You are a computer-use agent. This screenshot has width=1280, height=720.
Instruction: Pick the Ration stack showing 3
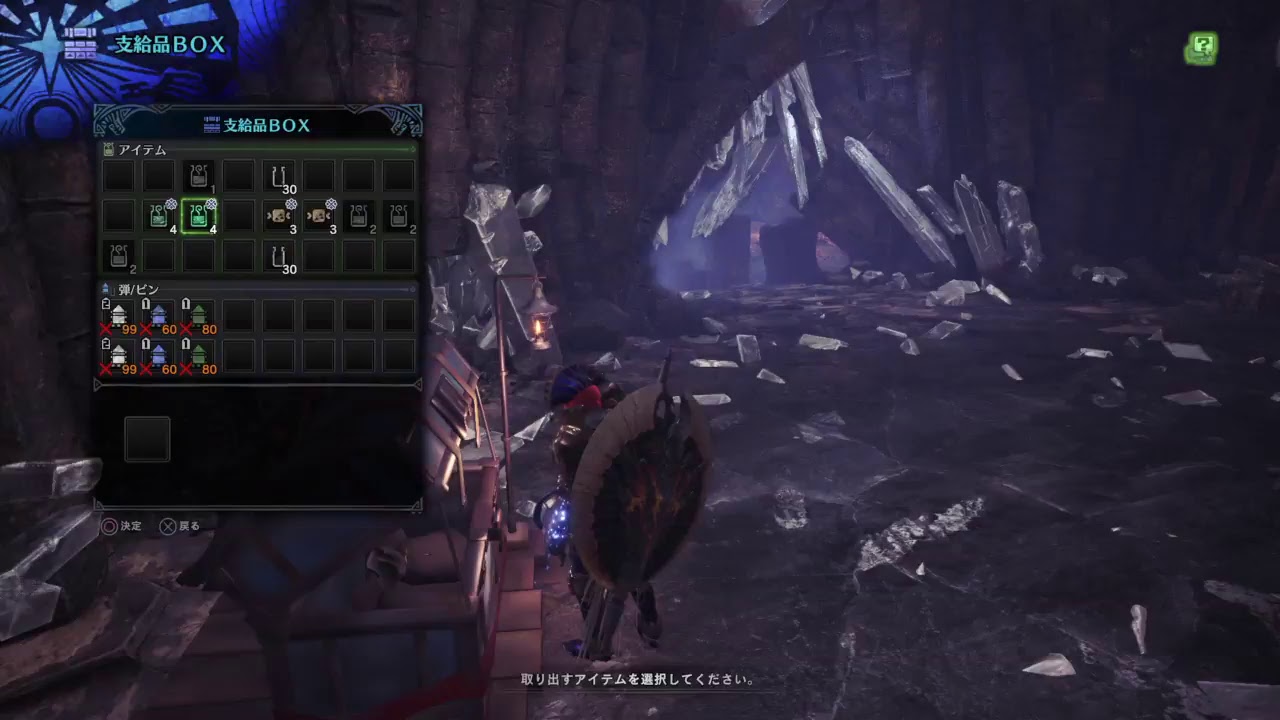pyautogui.click(x=278, y=216)
